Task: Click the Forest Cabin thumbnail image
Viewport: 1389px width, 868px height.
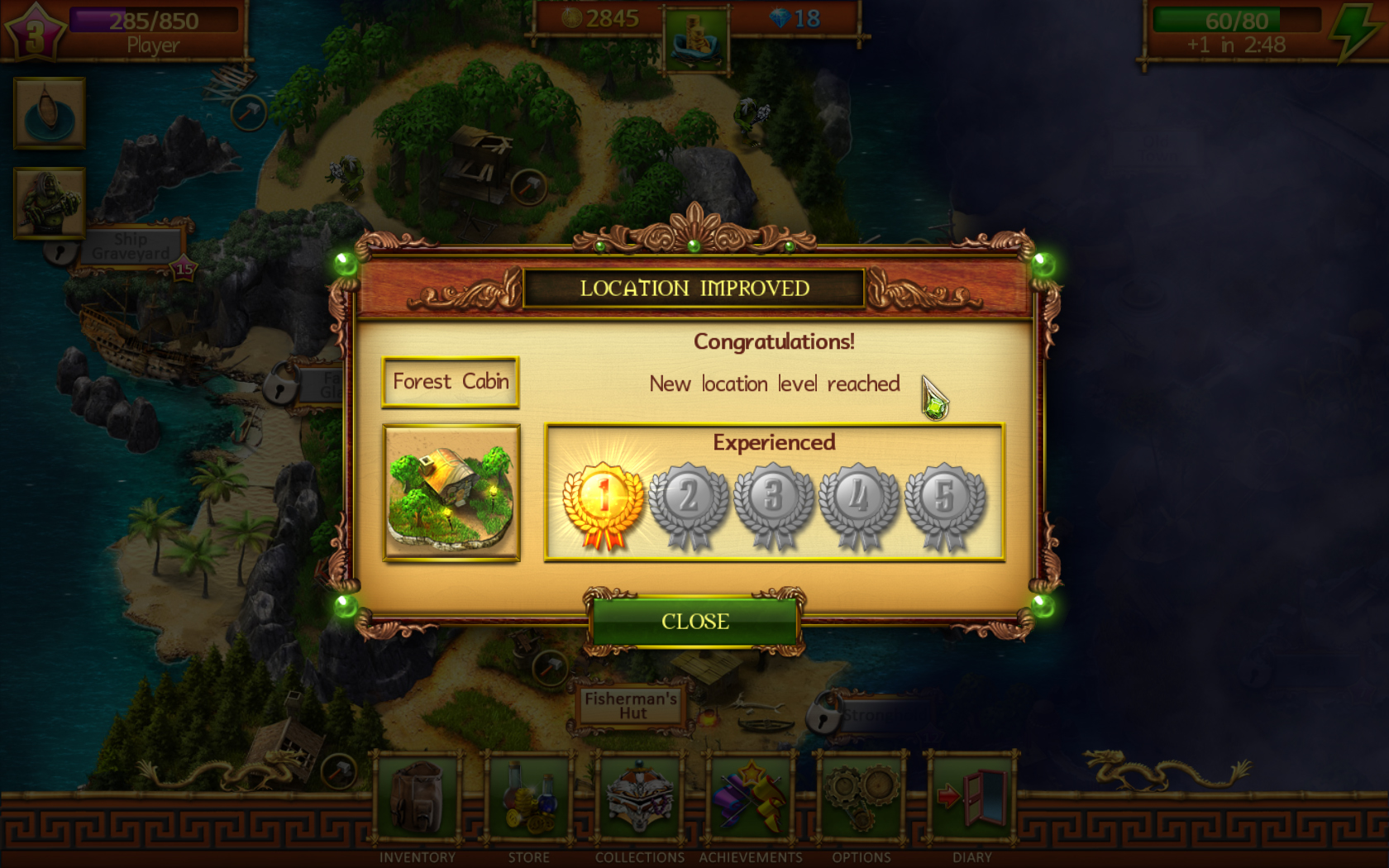Action: (x=451, y=492)
